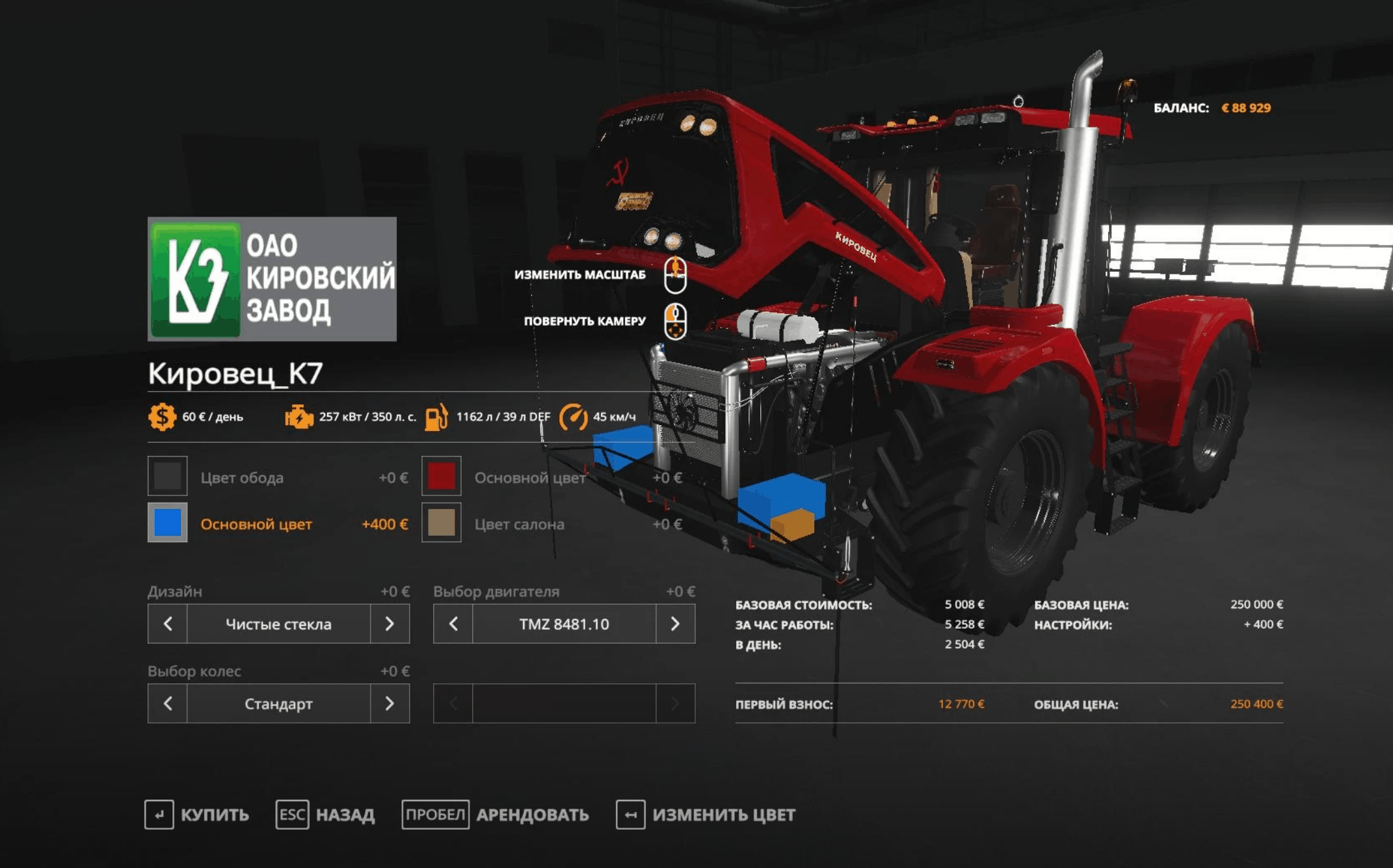Select the beige Цвет салона swatch

[441, 523]
